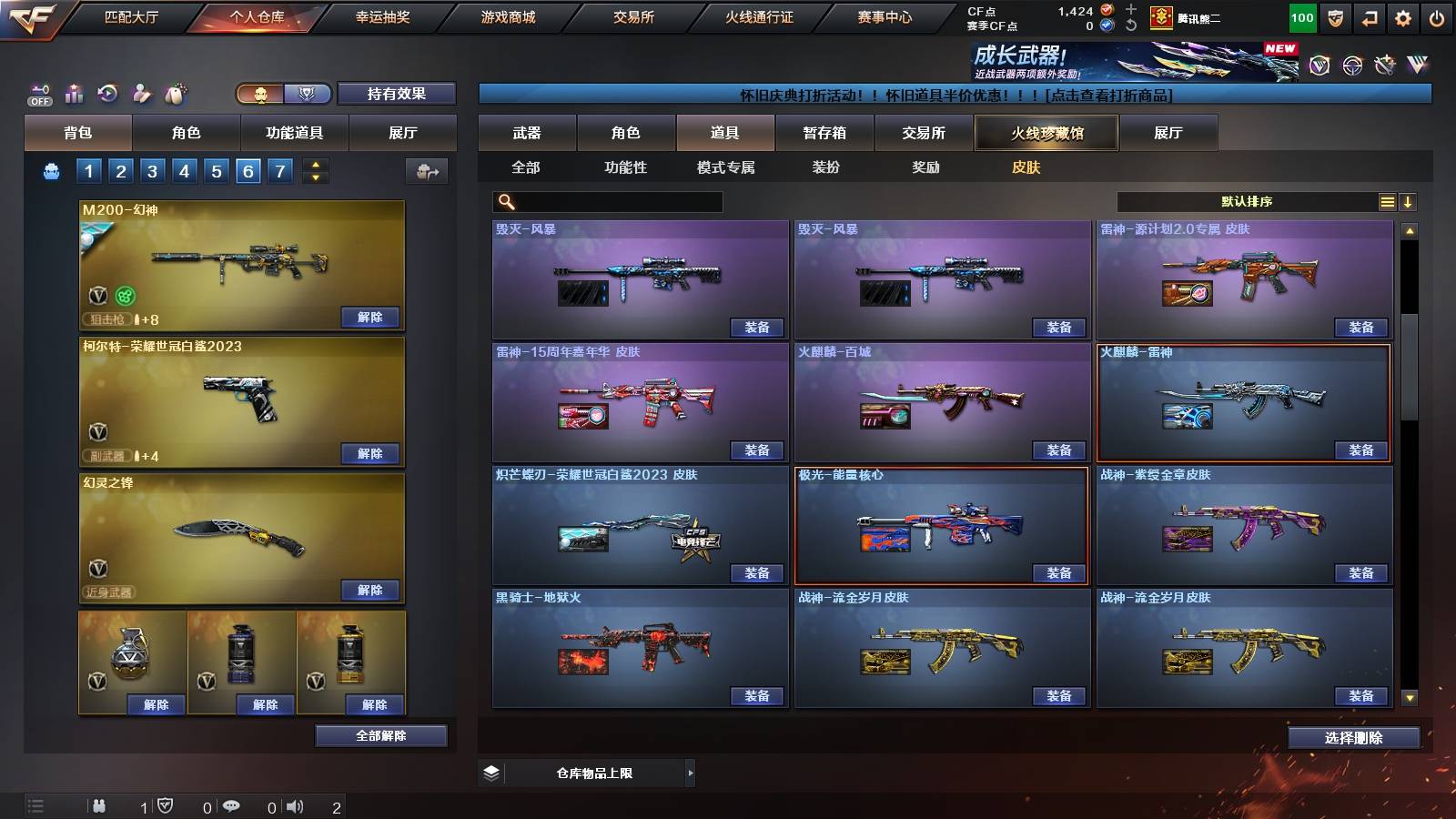Click the bar chart stats icon top-left
Screen dimensions: 1456x819
coord(73,93)
